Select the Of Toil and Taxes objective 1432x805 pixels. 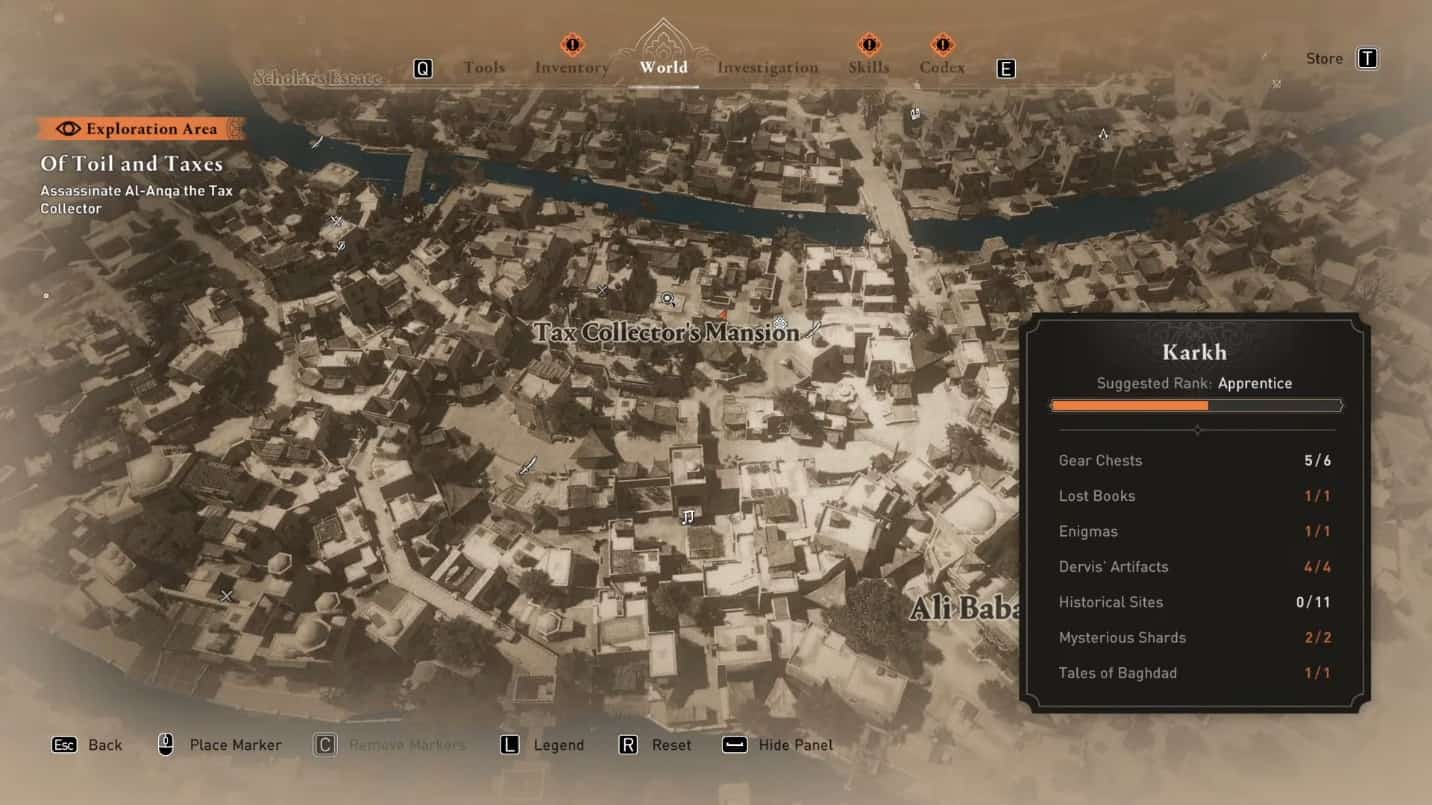[x=132, y=164]
